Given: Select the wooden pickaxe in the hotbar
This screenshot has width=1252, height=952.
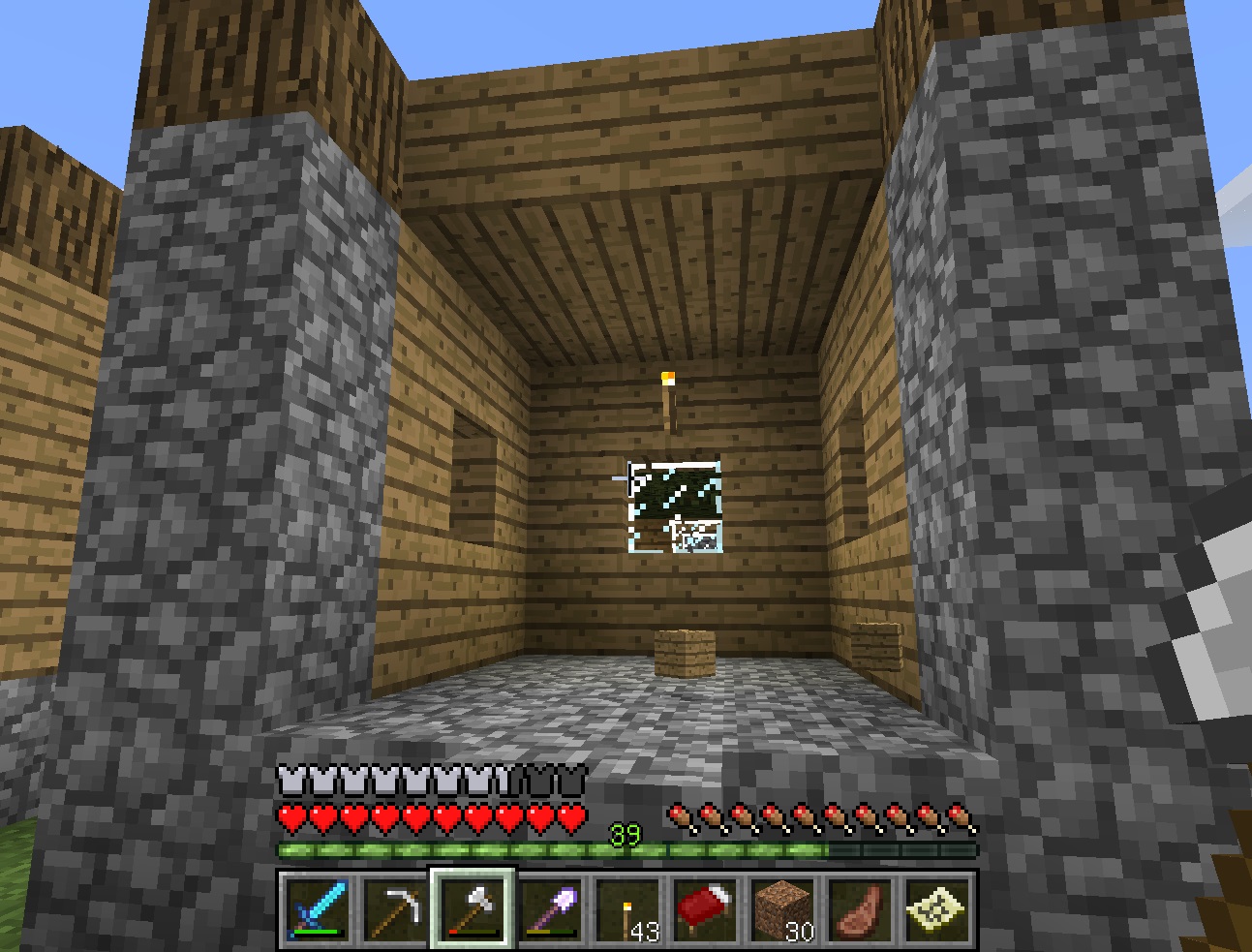Looking at the screenshot, I should [393, 908].
